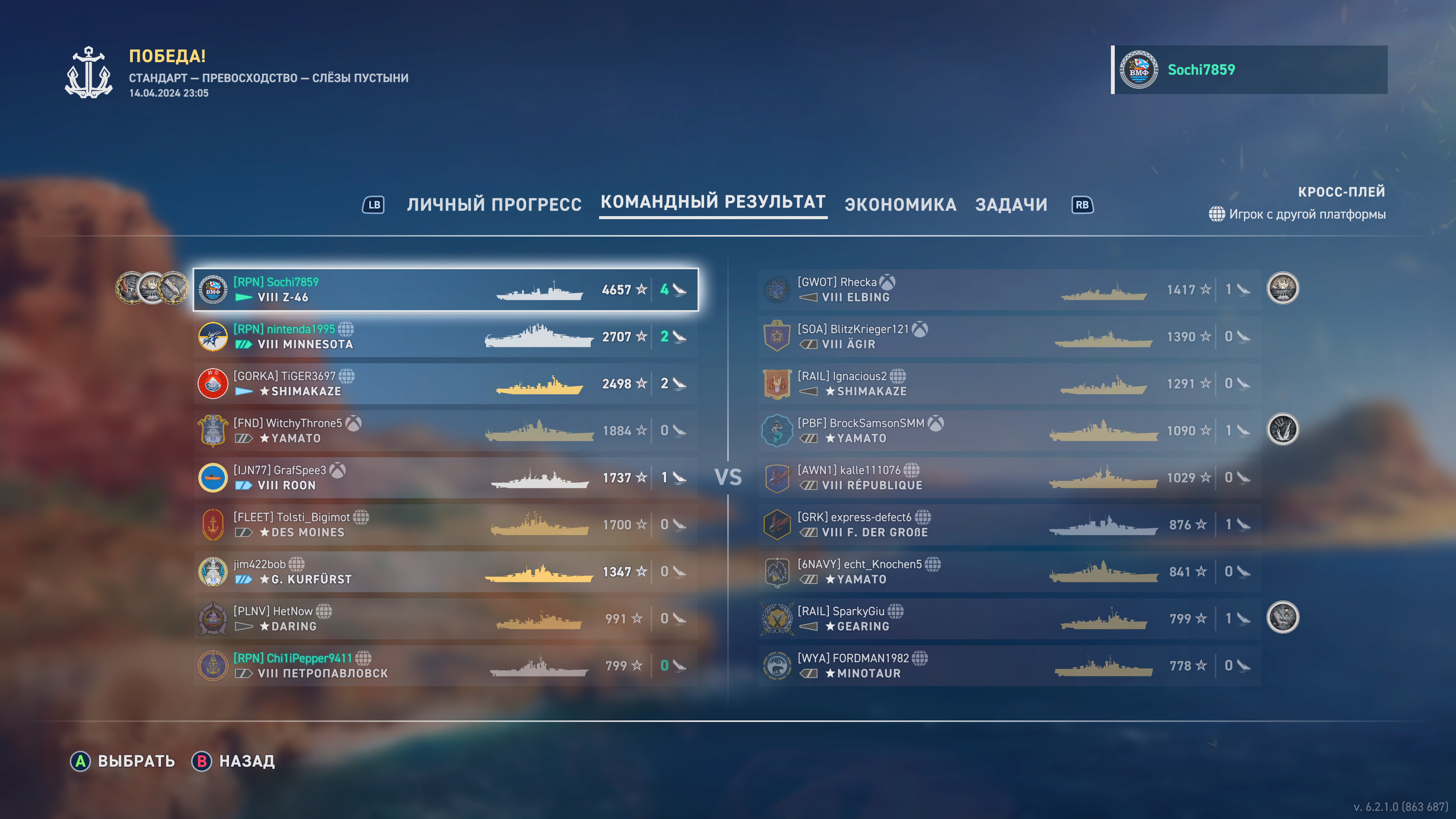Click Rhecka's achievement medal on the right
Screen dimensions: 1456x819
[x=1284, y=288]
